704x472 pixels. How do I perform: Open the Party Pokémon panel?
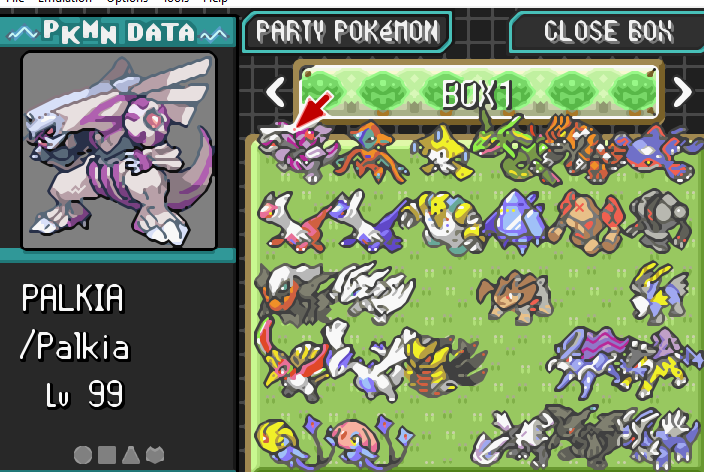[x=347, y=31]
